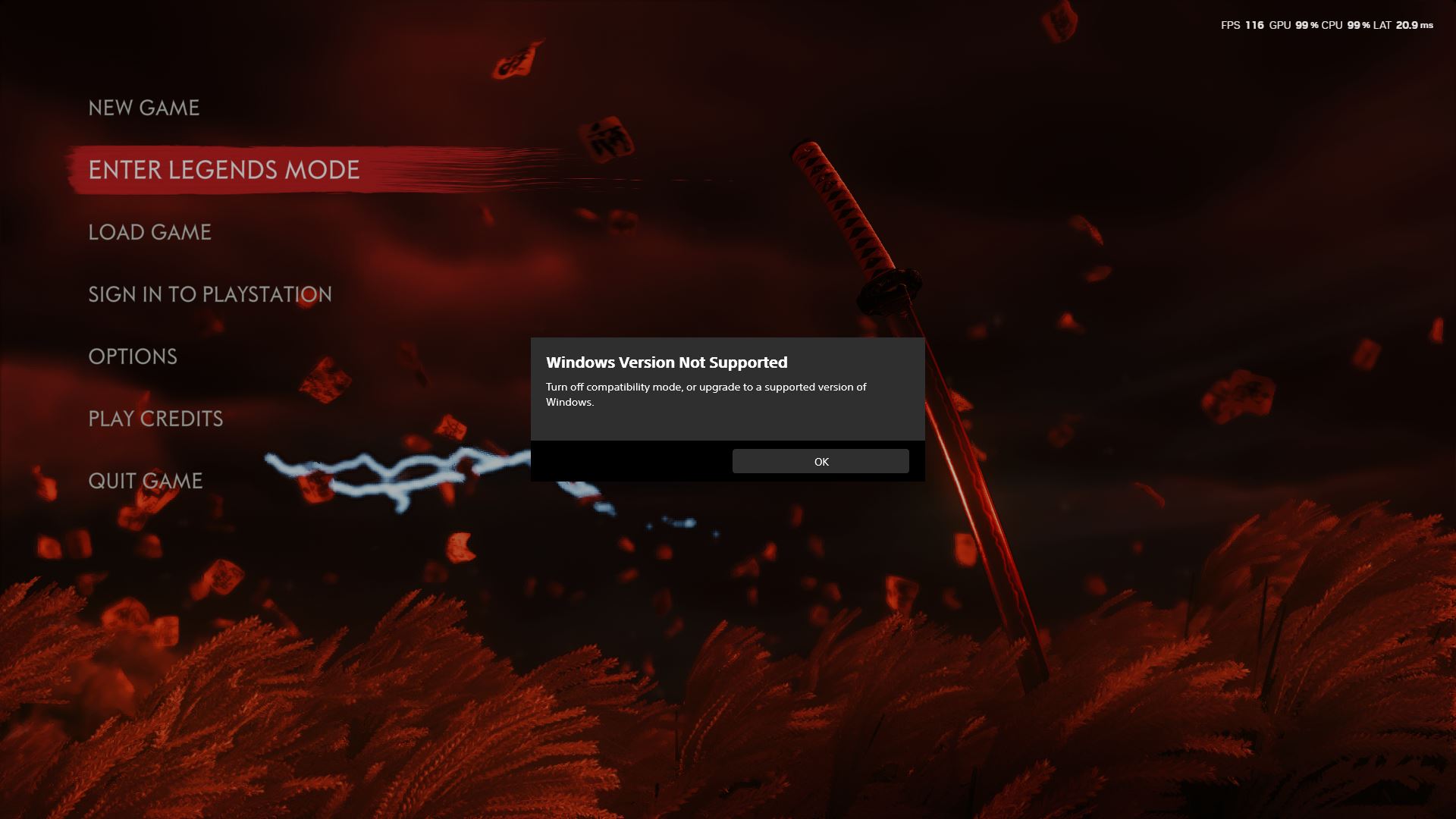This screenshot has height=819, width=1456.
Task: Select LOAD GAME to view saved games
Action: tap(149, 232)
